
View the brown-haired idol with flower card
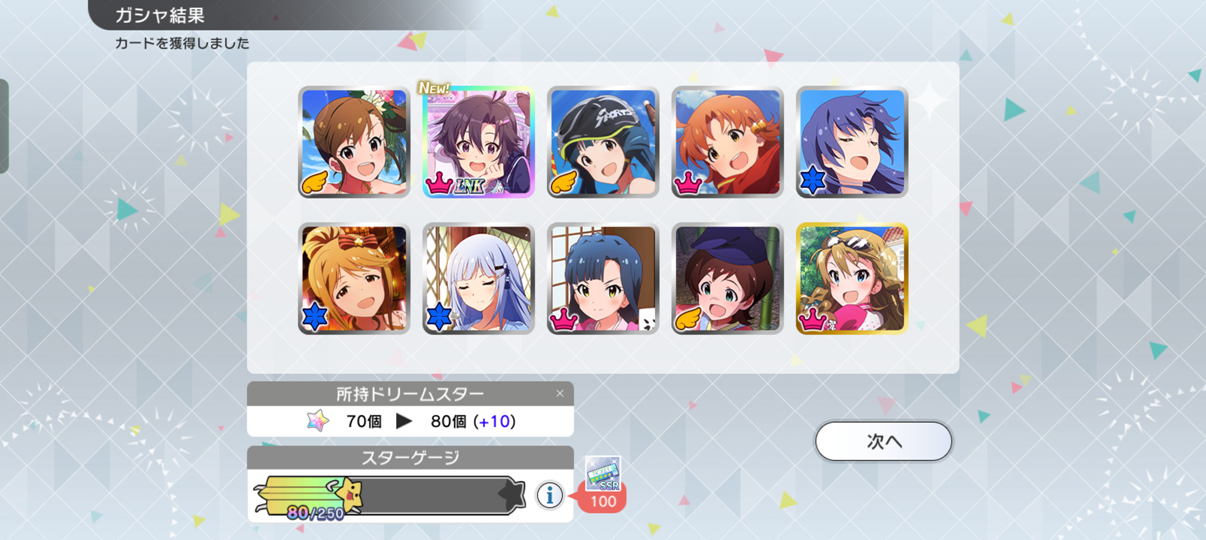pyautogui.click(x=354, y=142)
